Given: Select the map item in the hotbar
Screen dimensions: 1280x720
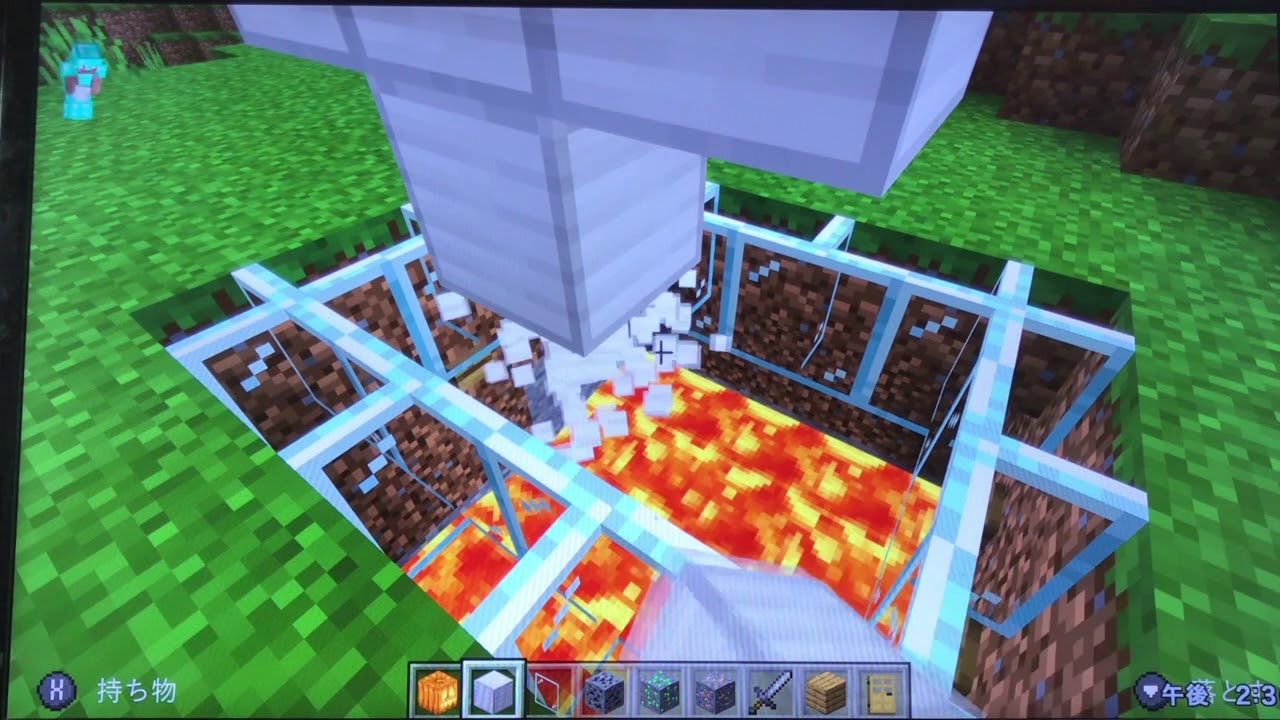Looking at the screenshot, I should point(548,691).
